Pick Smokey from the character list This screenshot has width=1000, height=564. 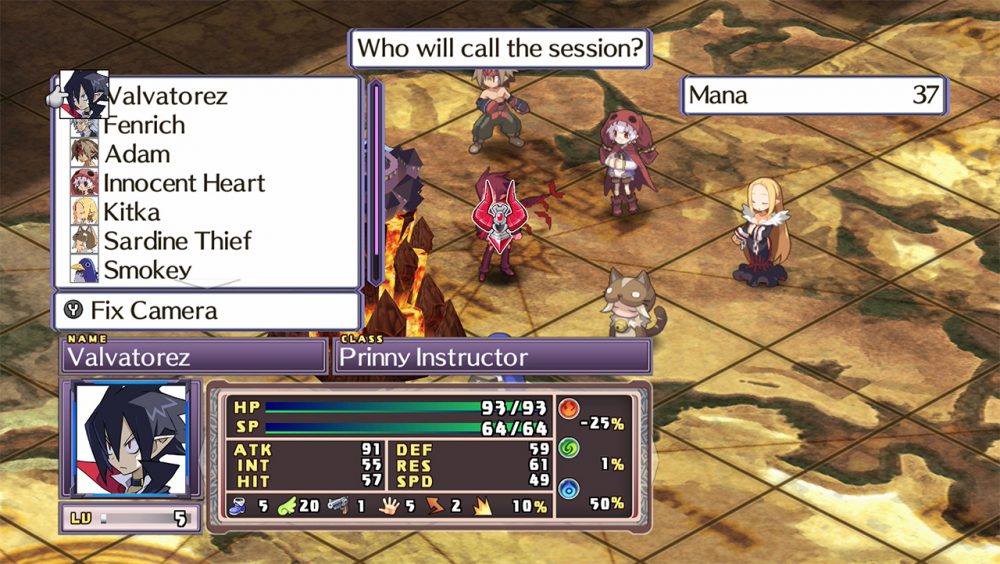click(x=148, y=269)
